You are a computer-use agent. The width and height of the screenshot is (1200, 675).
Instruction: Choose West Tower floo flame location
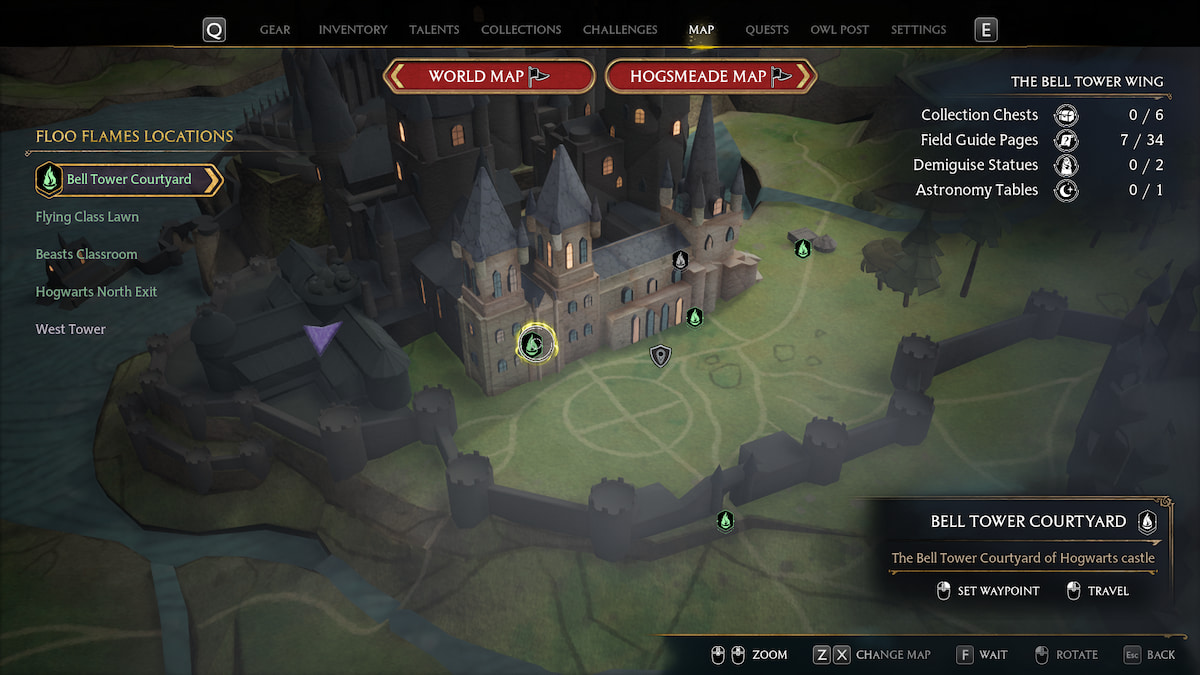[x=71, y=329]
